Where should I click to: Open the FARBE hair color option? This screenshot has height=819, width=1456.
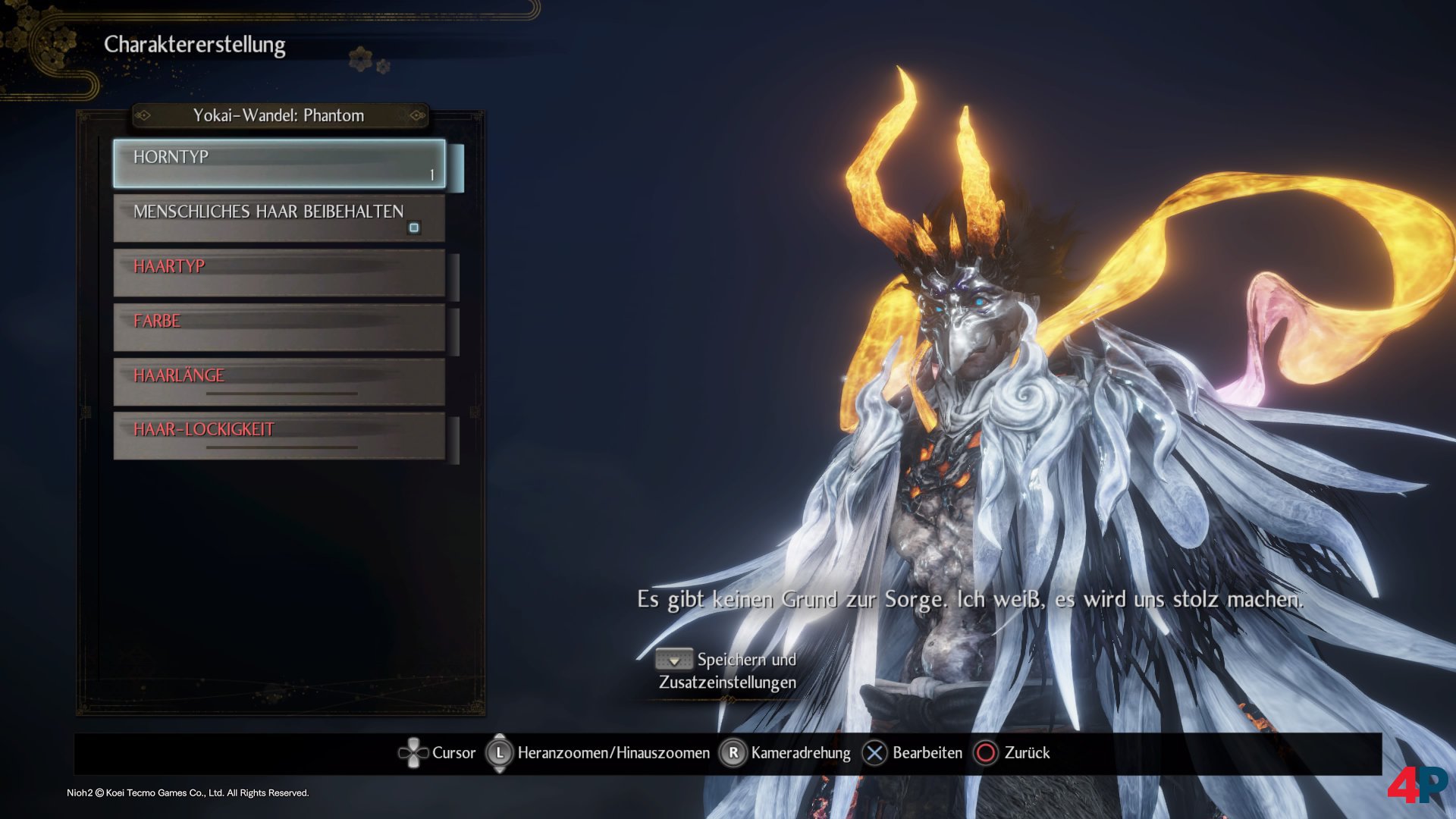point(279,328)
